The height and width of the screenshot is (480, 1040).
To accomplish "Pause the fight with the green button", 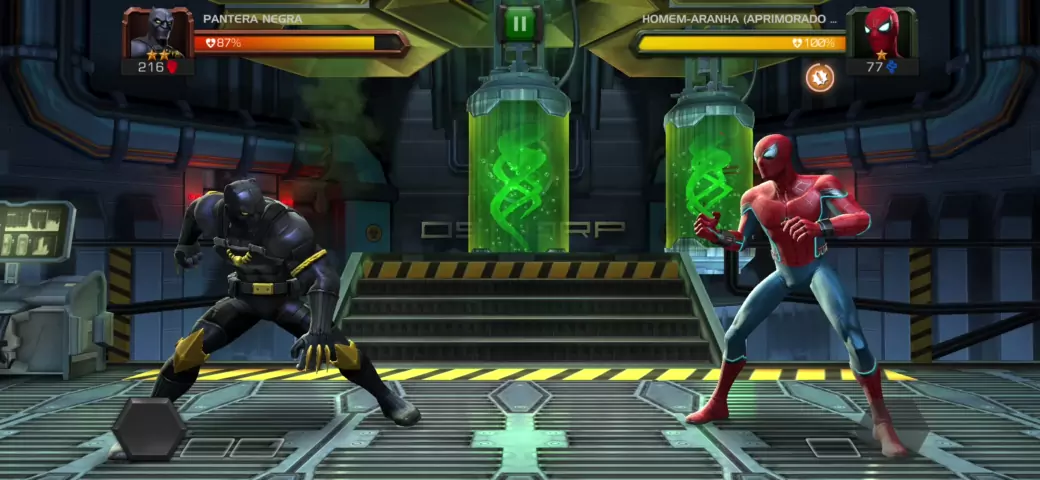I will pyautogui.click(x=519, y=24).
